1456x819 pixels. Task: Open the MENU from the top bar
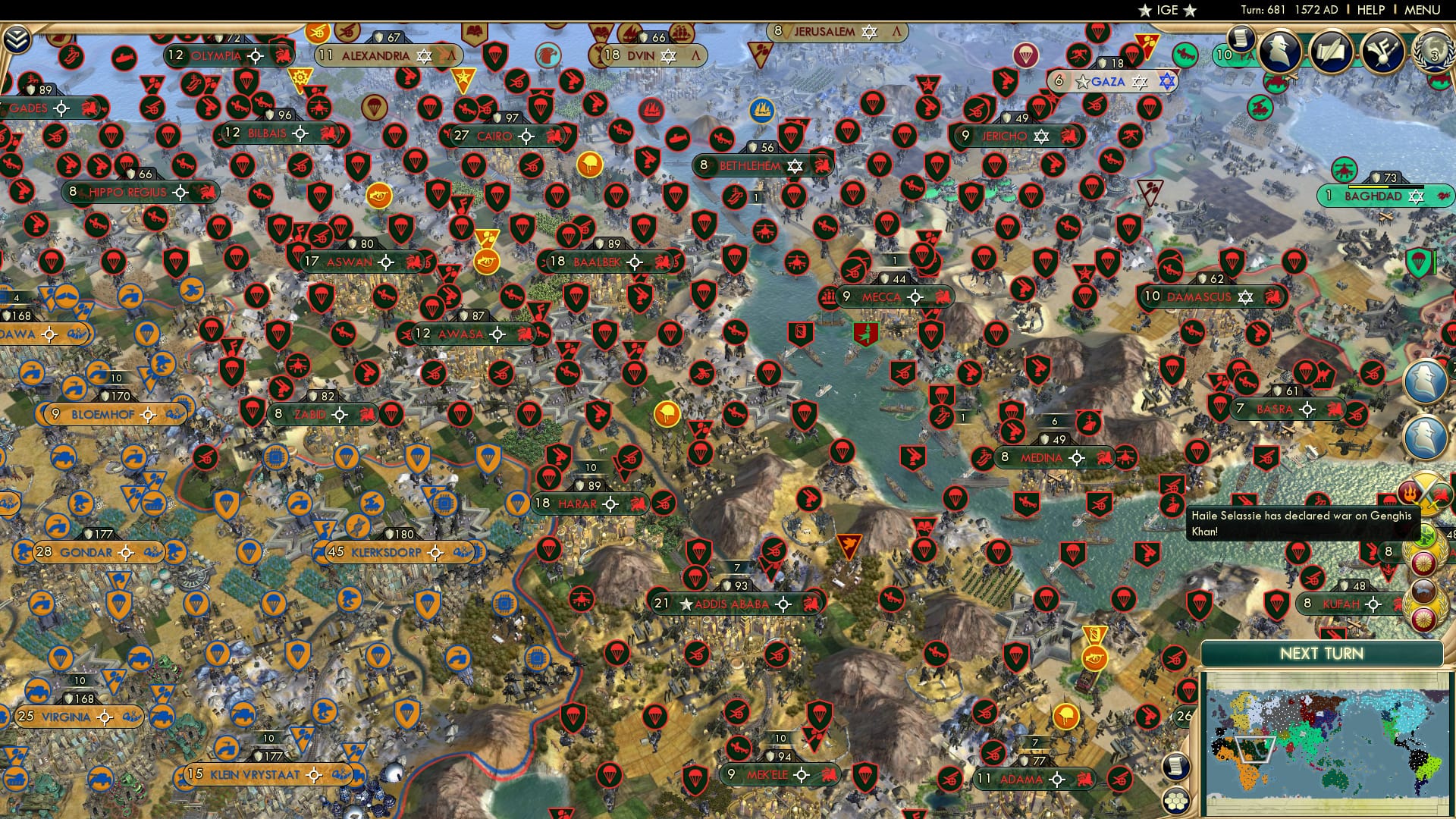[x=1423, y=10]
